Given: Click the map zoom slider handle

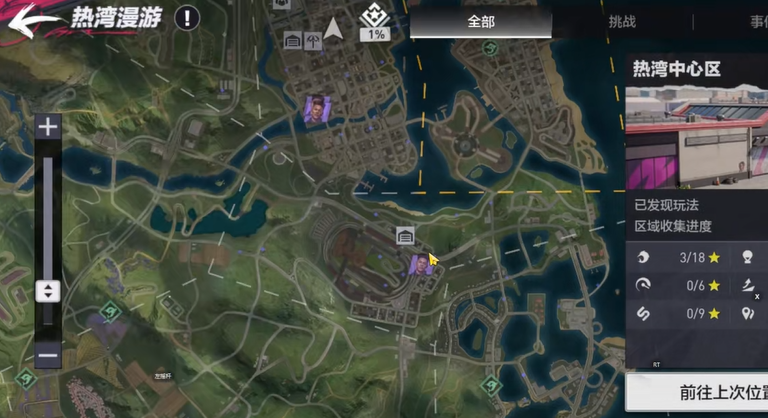Looking at the screenshot, I should point(47,291).
